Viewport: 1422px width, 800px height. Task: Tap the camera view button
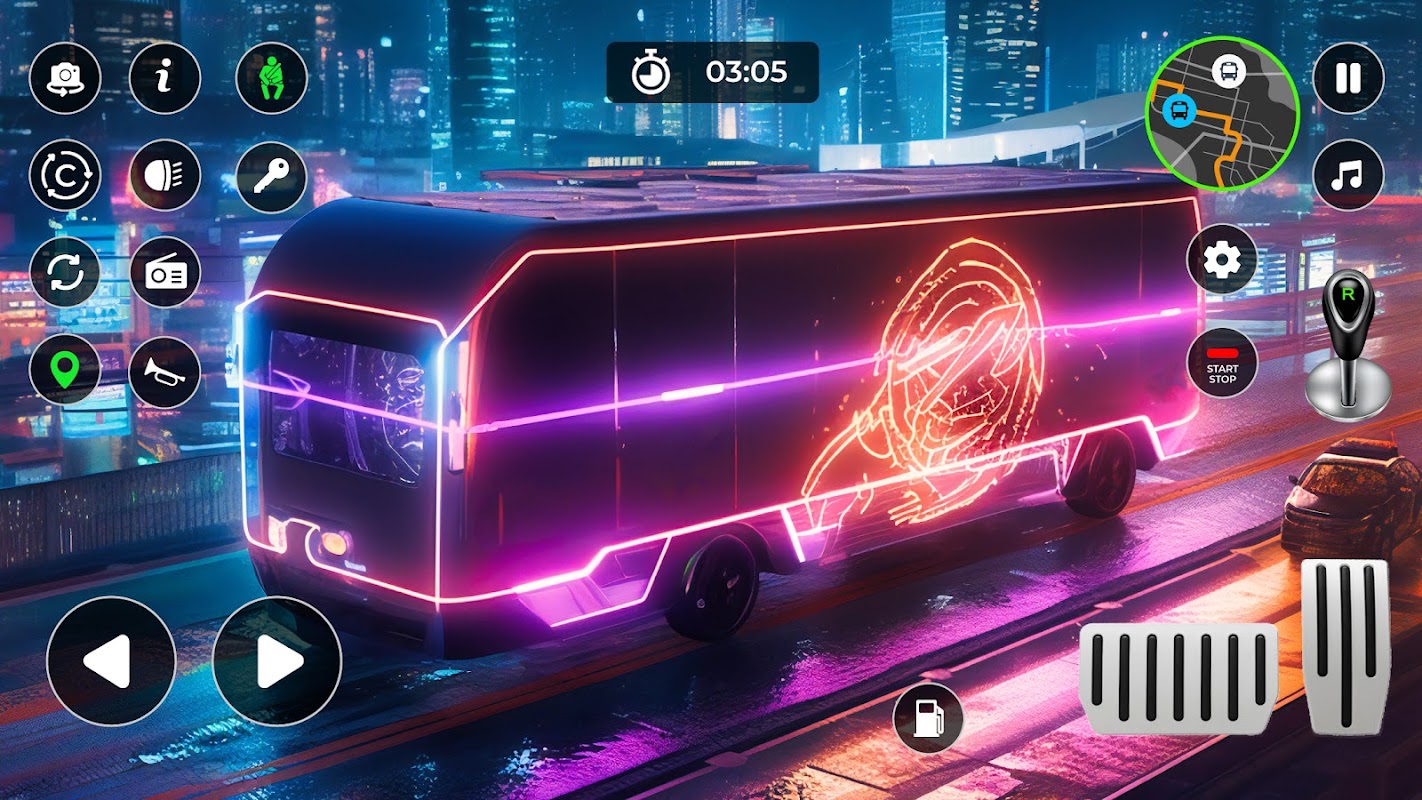(65, 78)
